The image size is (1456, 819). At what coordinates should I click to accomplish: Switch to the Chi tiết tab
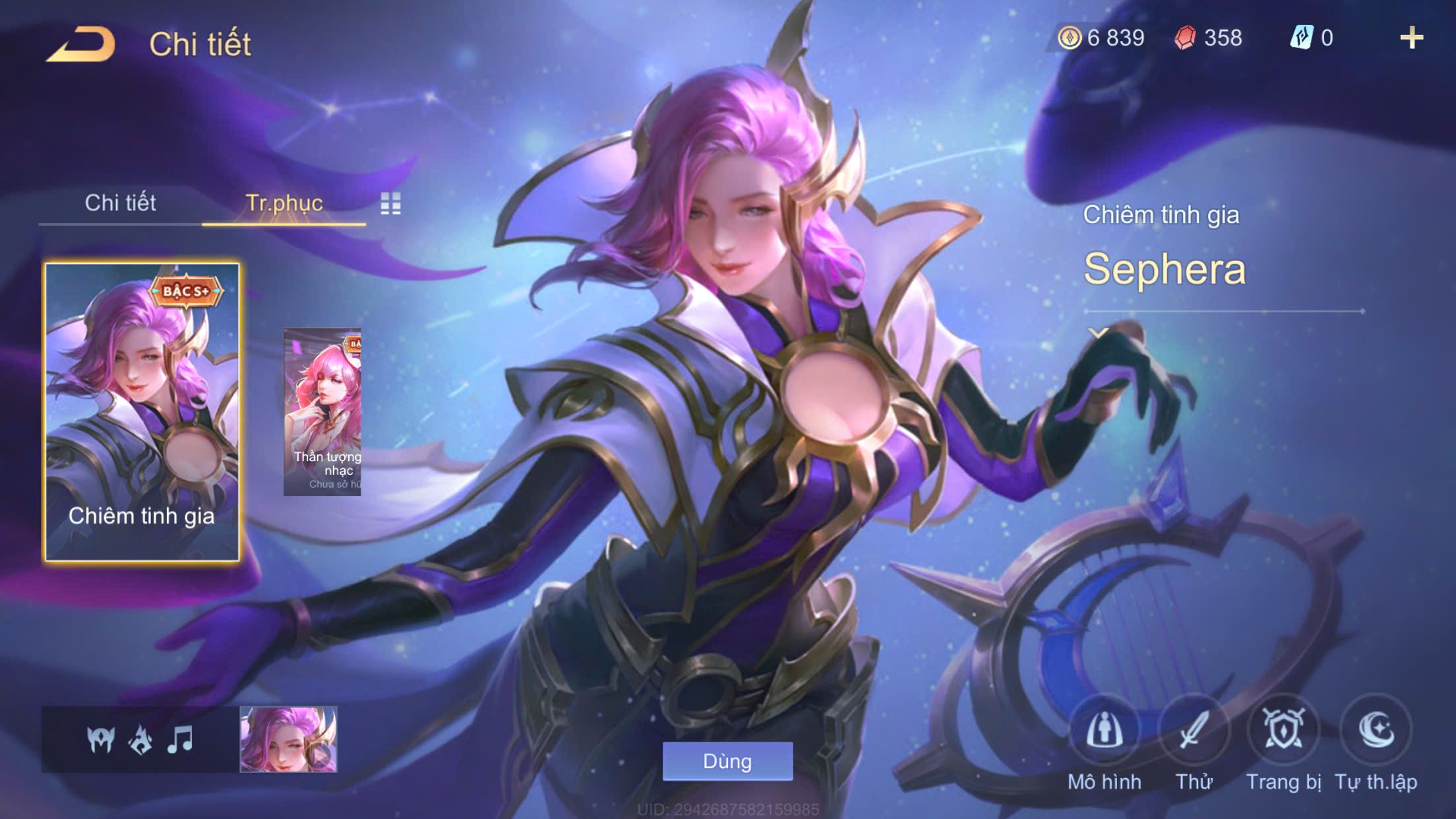tap(120, 203)
